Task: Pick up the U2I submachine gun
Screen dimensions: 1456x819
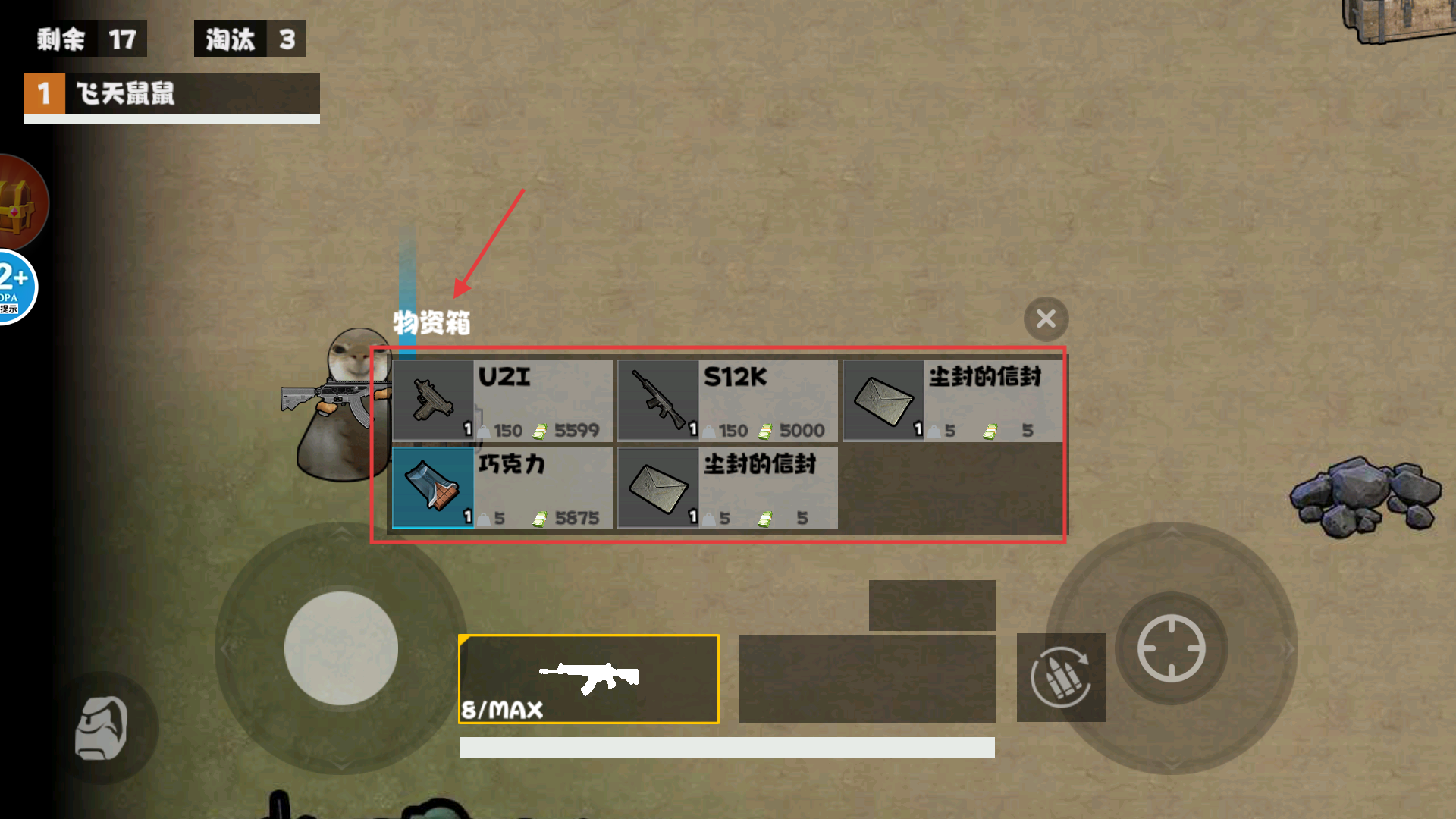Action: 502,400
